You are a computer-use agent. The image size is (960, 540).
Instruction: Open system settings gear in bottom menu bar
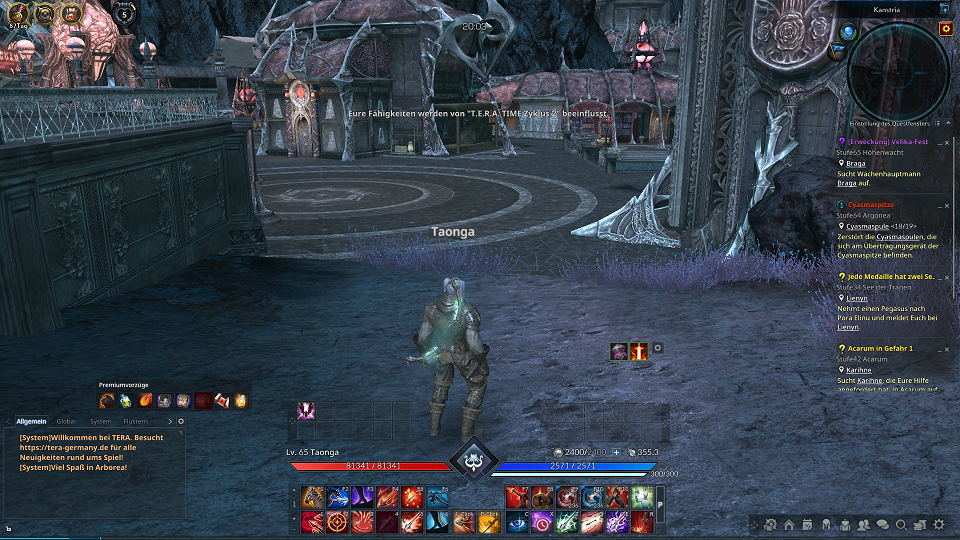tap(938, 524)
